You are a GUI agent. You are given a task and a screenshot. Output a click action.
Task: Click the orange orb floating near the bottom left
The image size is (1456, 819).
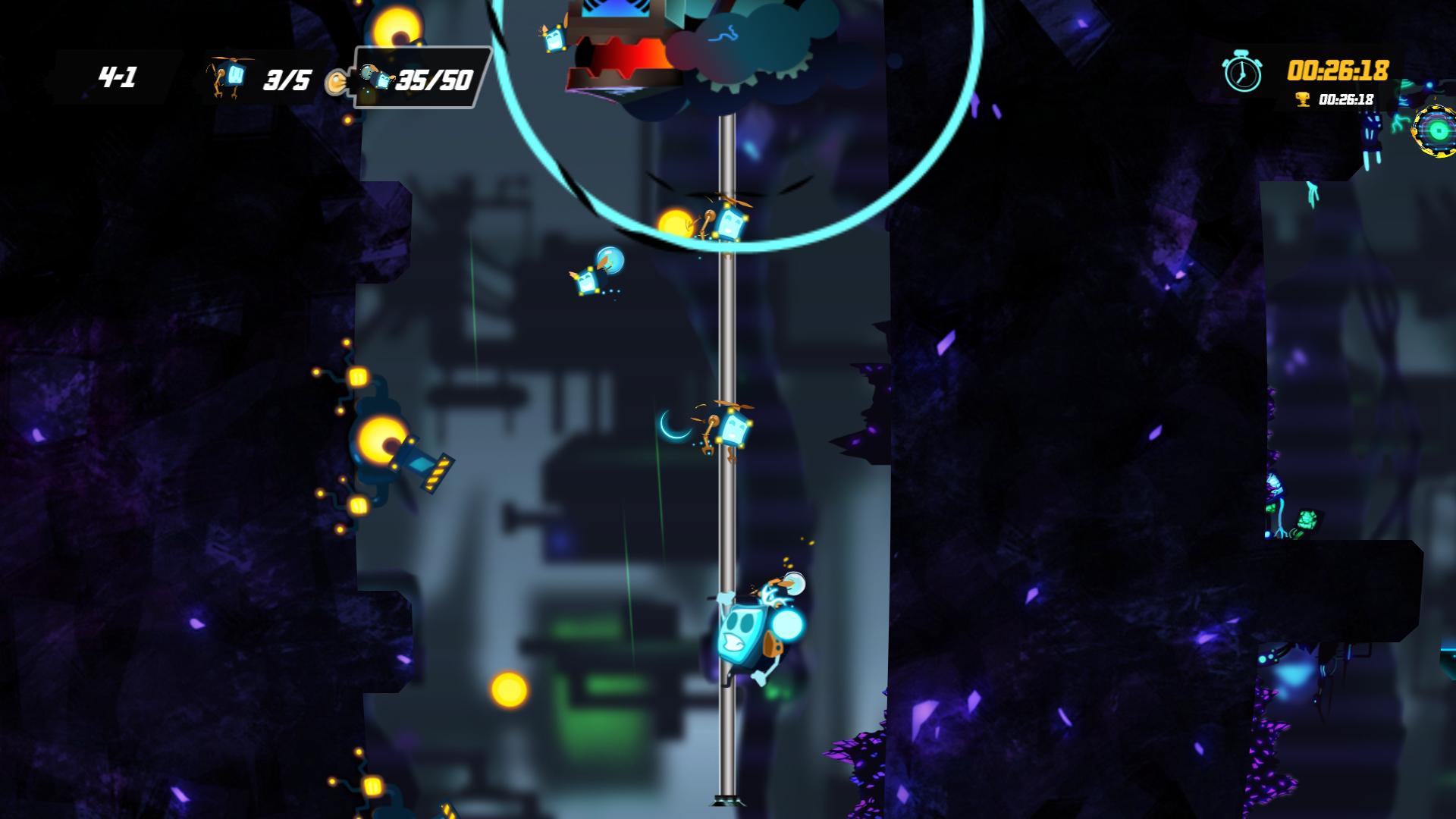pos(510,689)
